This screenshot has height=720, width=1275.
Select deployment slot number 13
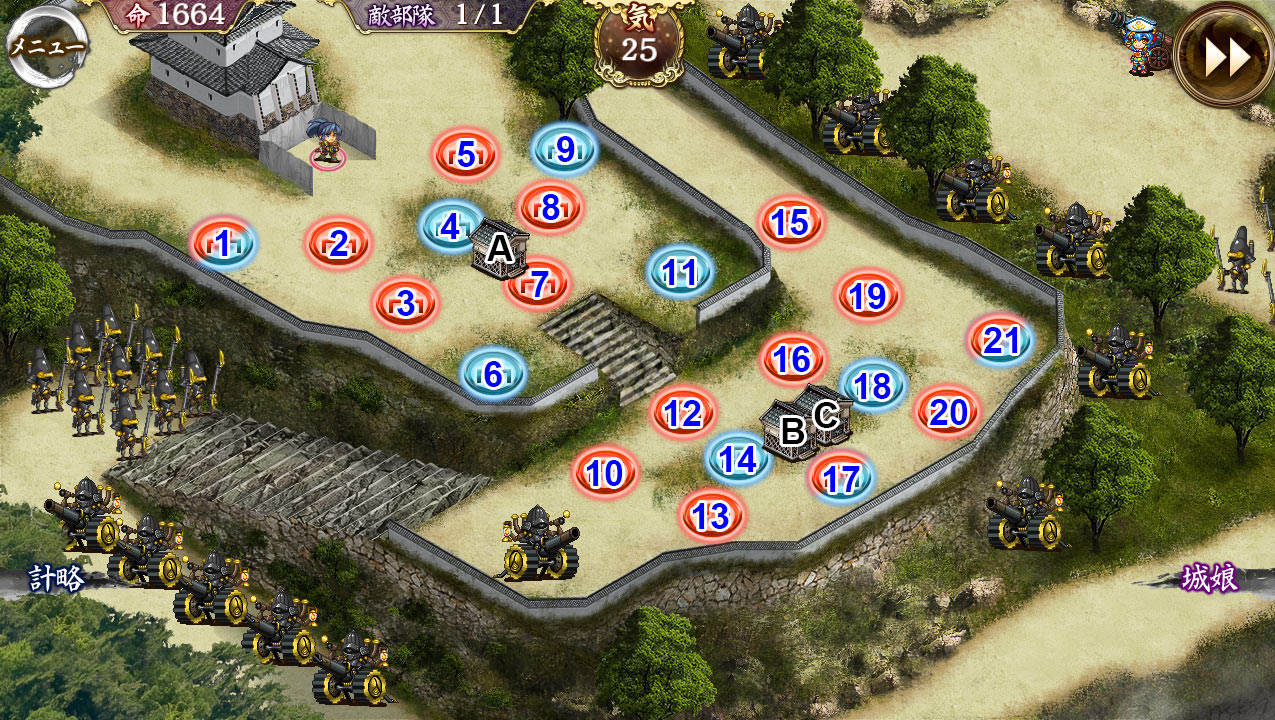(x=711, y=516)
